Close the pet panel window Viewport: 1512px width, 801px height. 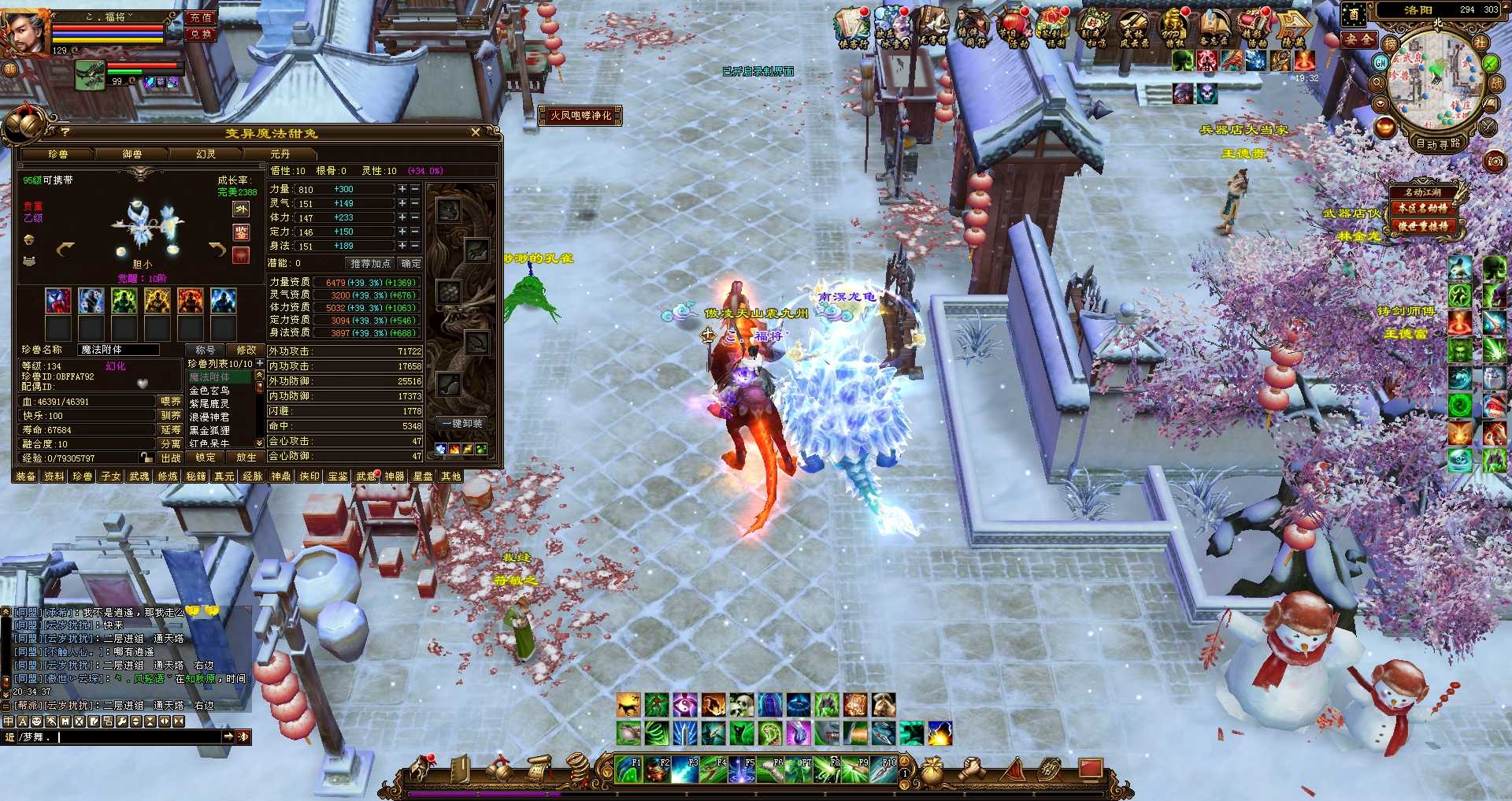click(x=475, y=132)
